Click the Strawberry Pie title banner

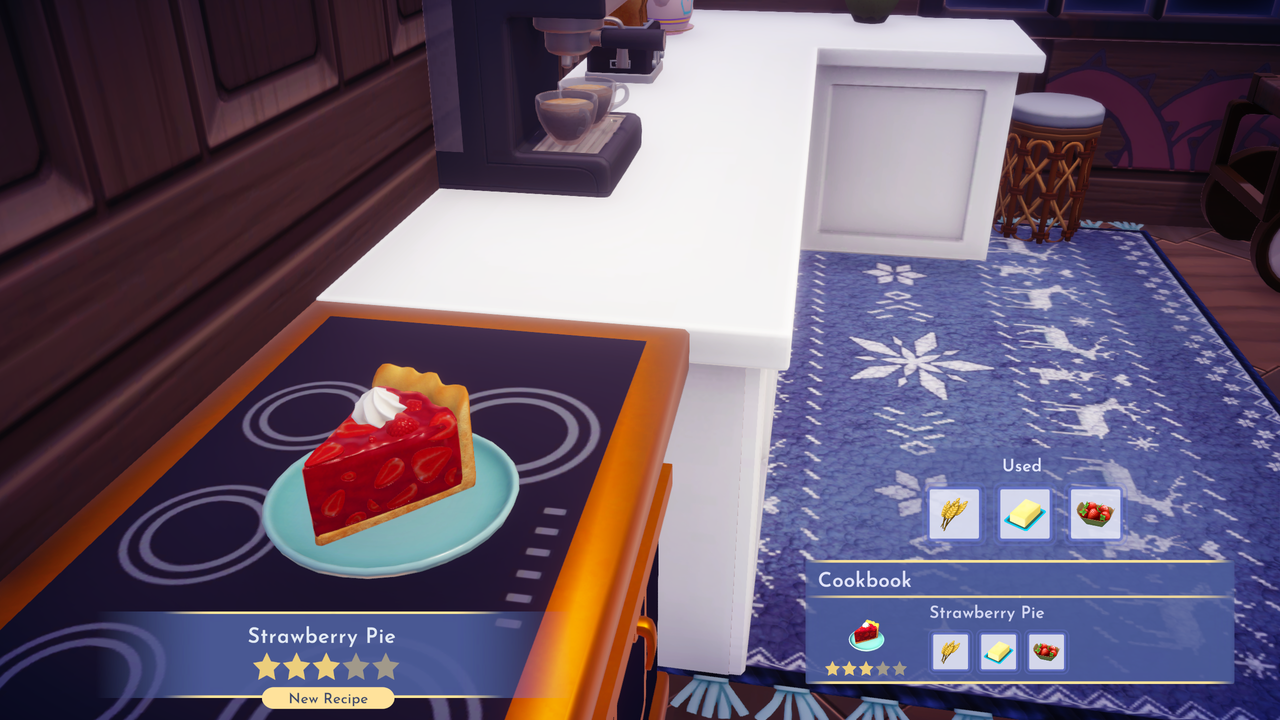click(x=323, y=634)
